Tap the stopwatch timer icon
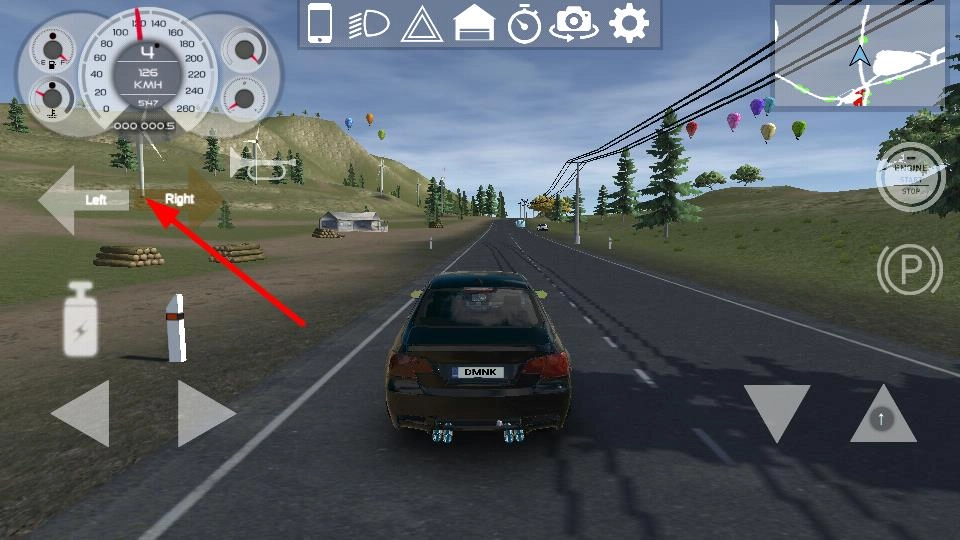This screenshot has width=960, height=540. (x=524, y=24)
